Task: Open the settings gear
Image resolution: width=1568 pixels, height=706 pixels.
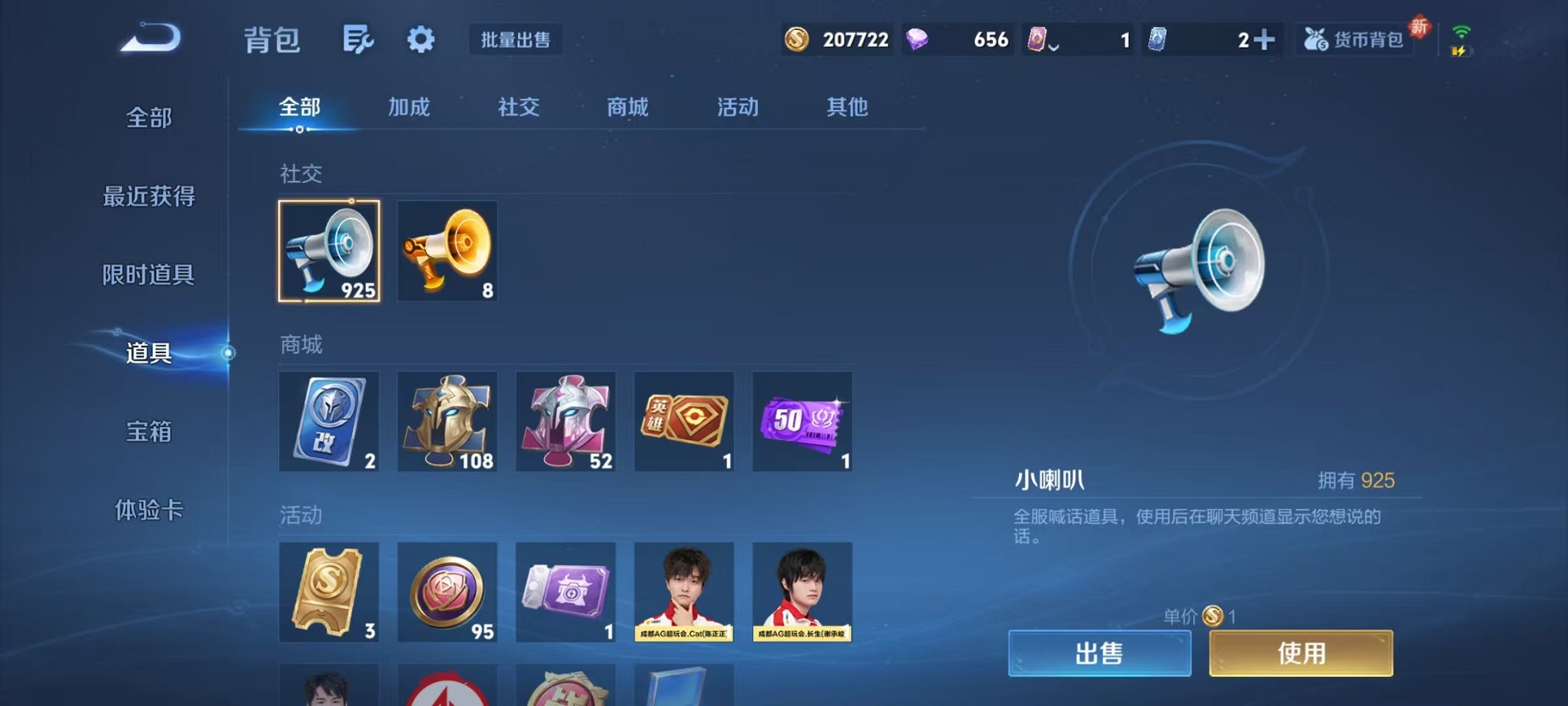Action: click(420, 39)
